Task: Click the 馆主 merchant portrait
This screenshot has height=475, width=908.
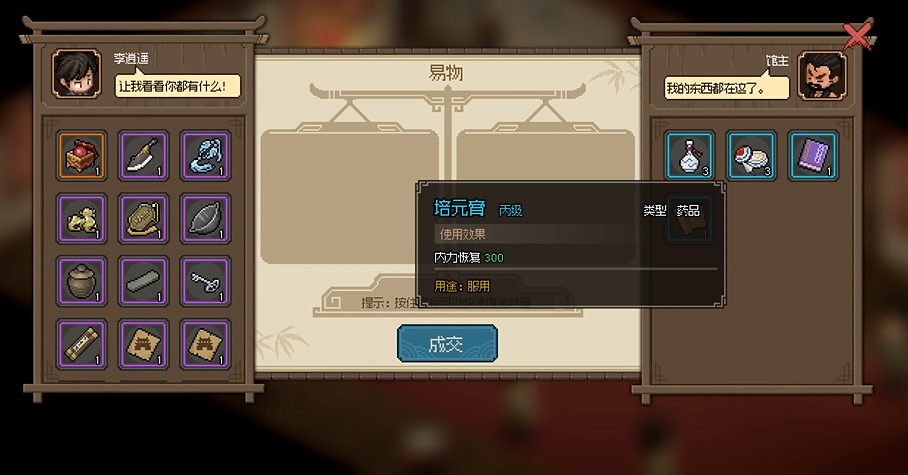Action: coord(822,76)
